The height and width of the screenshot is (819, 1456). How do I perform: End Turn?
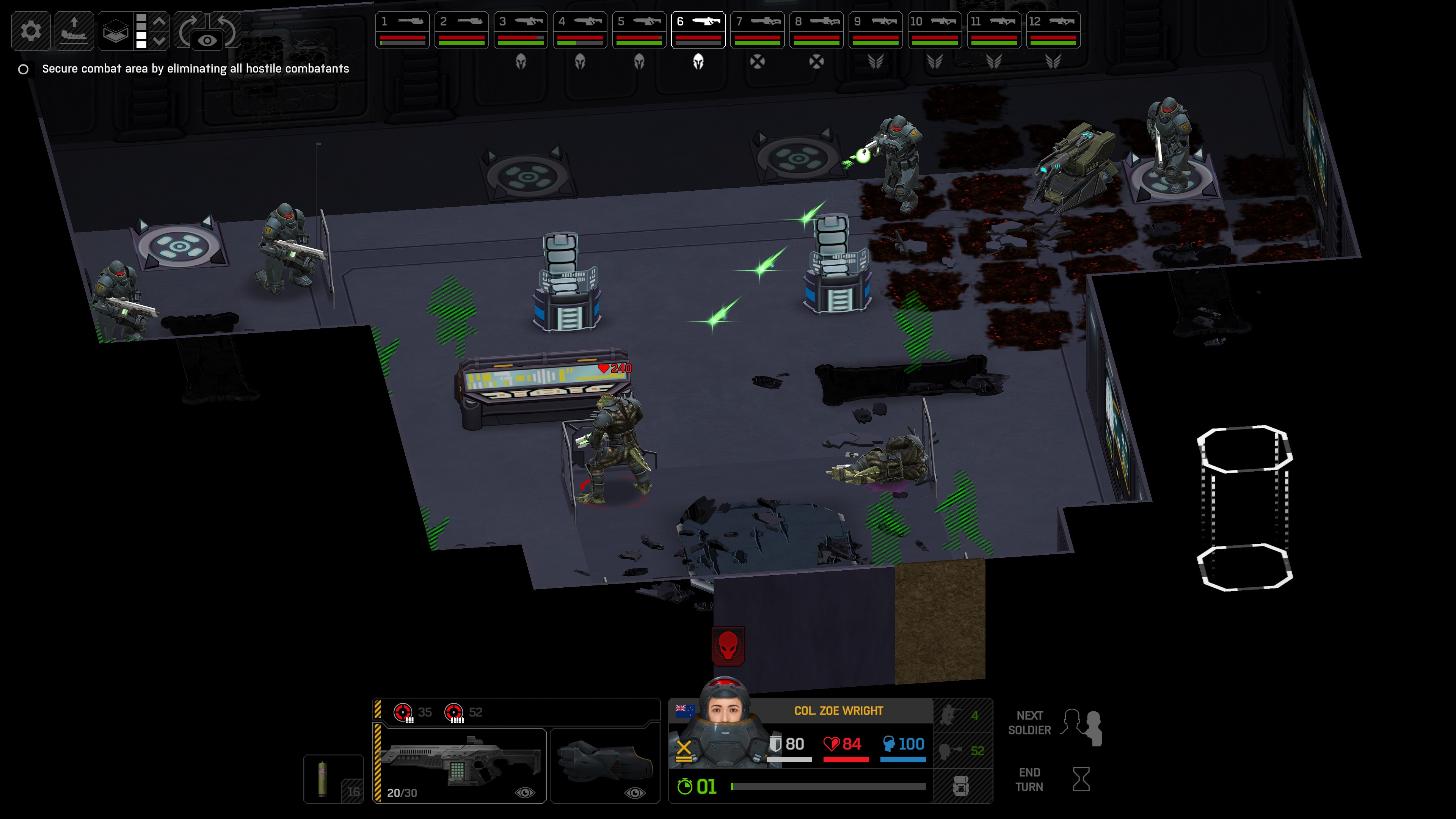pyautogui.click(x=1054, y=780)
